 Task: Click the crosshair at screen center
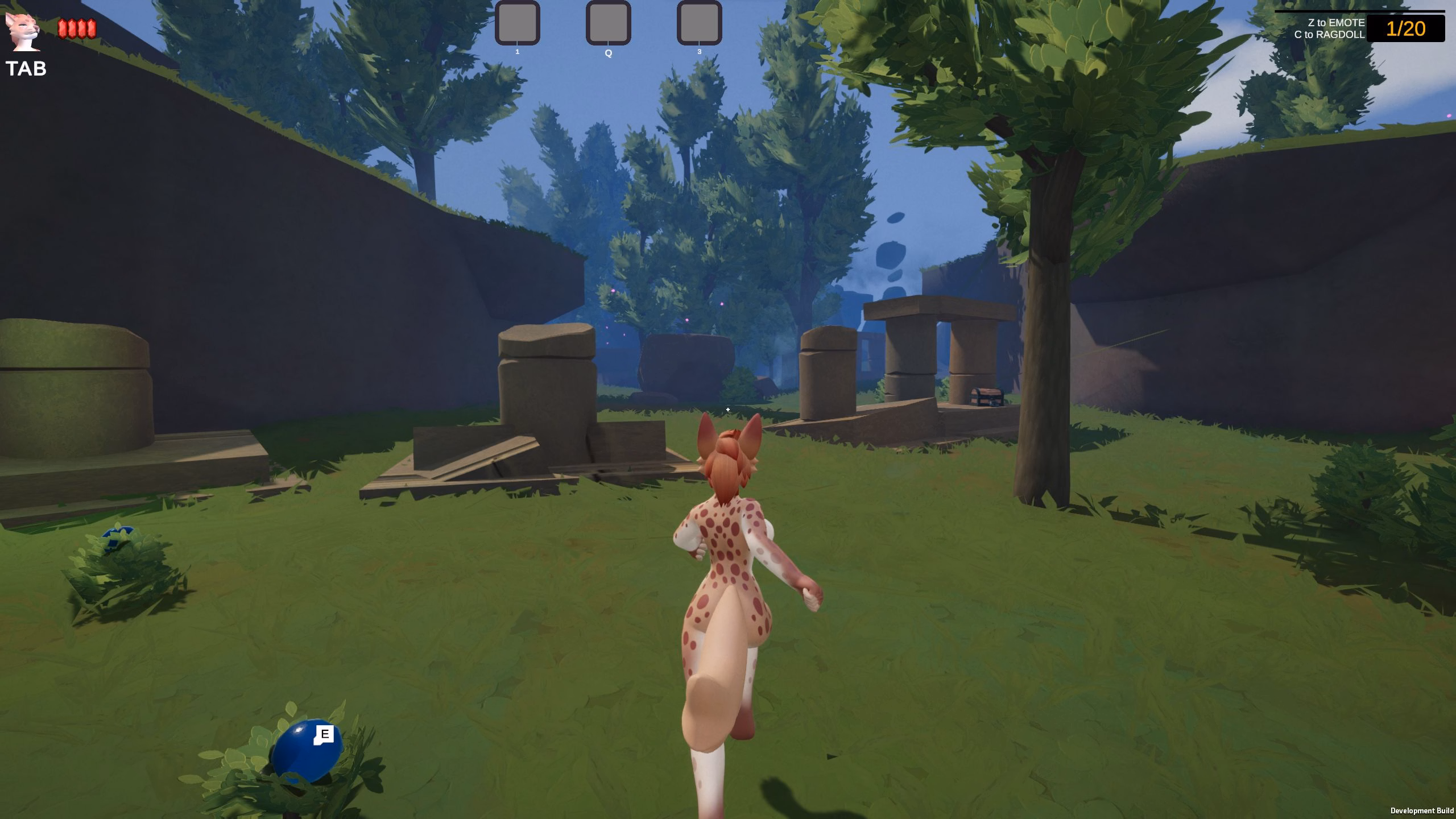click(728, 409)
